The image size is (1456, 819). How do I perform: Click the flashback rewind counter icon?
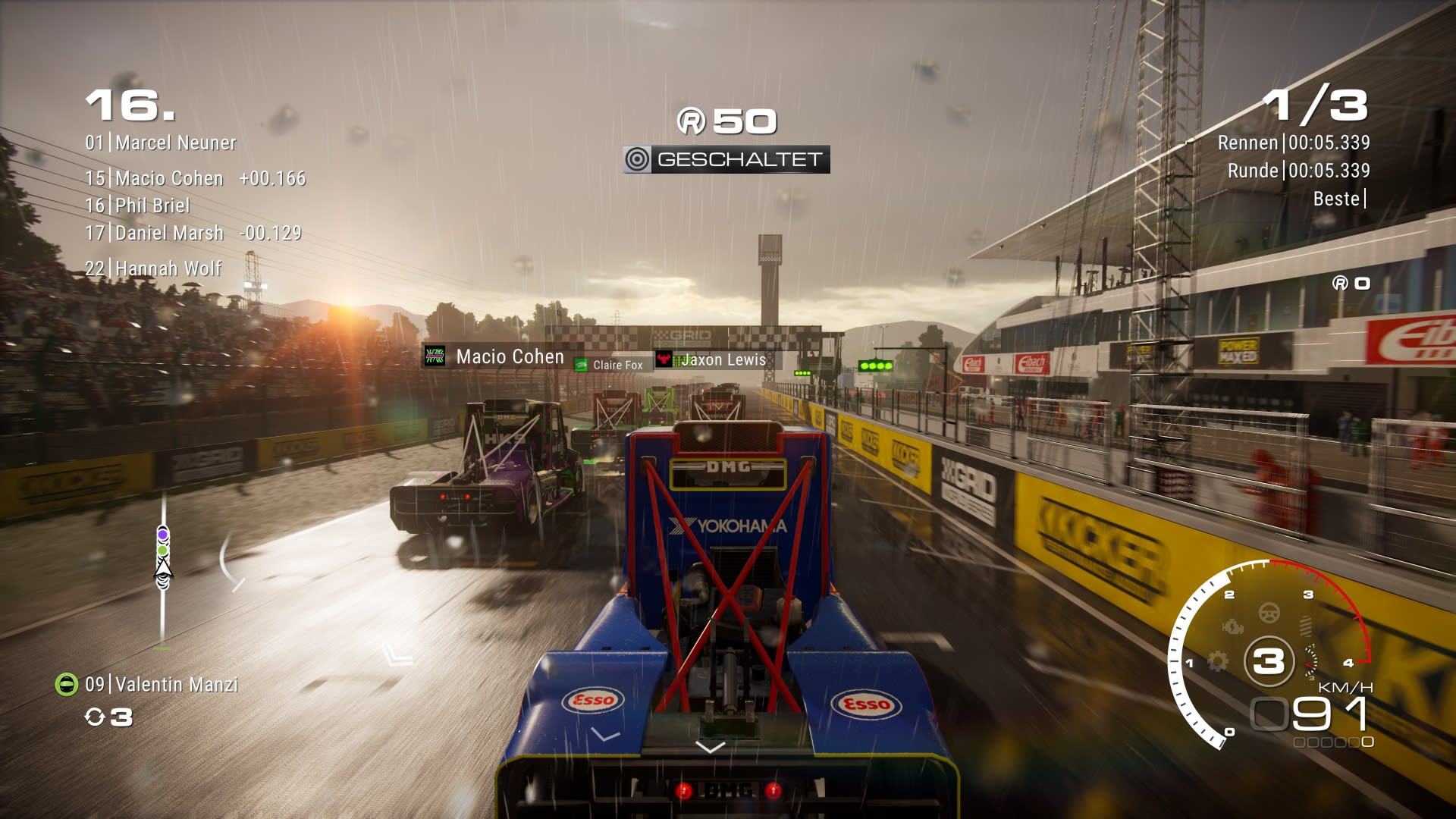click(x=95, y=717)
